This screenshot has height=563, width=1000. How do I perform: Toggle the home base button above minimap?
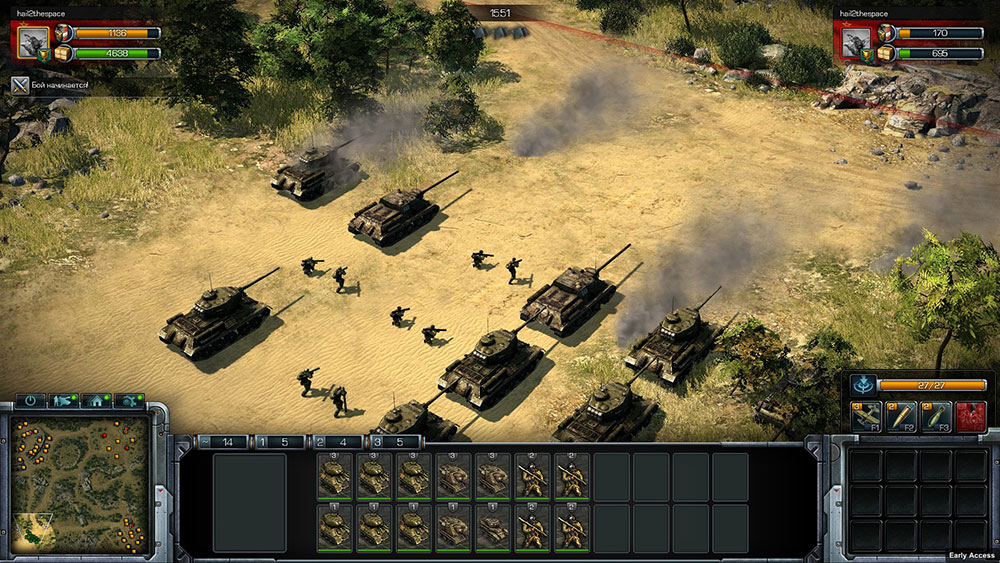97,400
